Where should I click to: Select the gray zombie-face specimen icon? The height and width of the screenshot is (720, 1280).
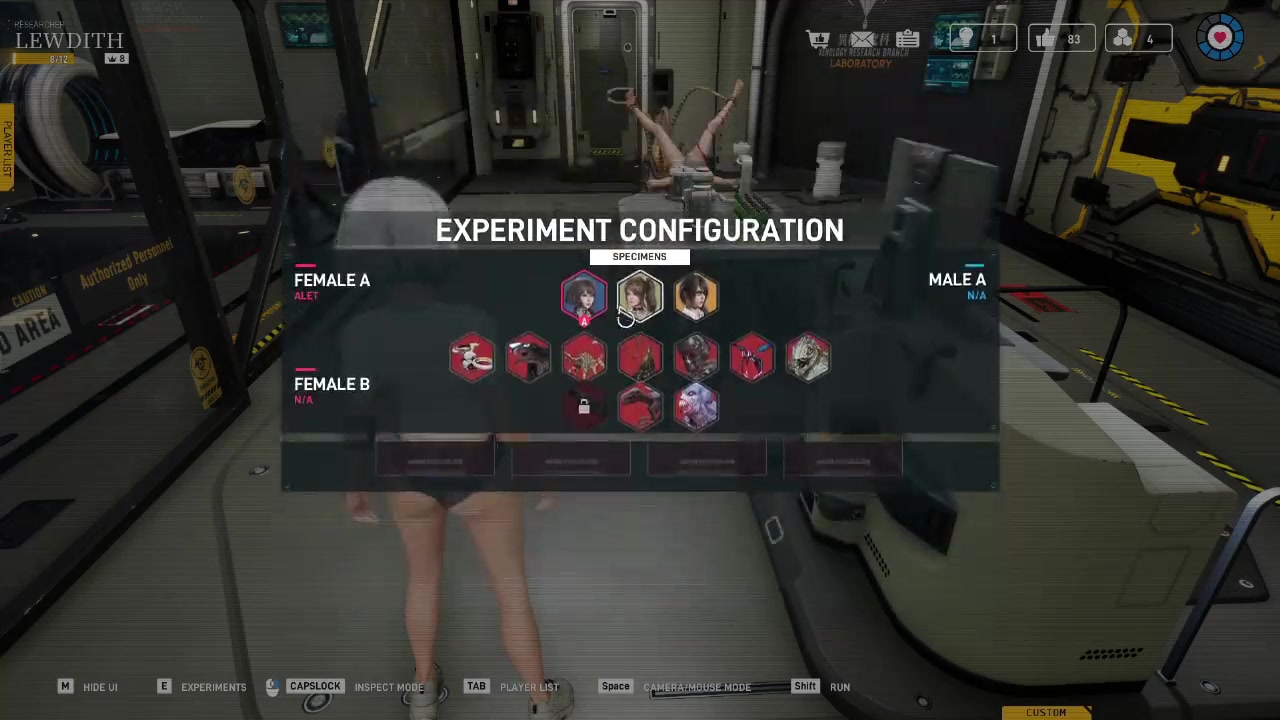point(696,357)
